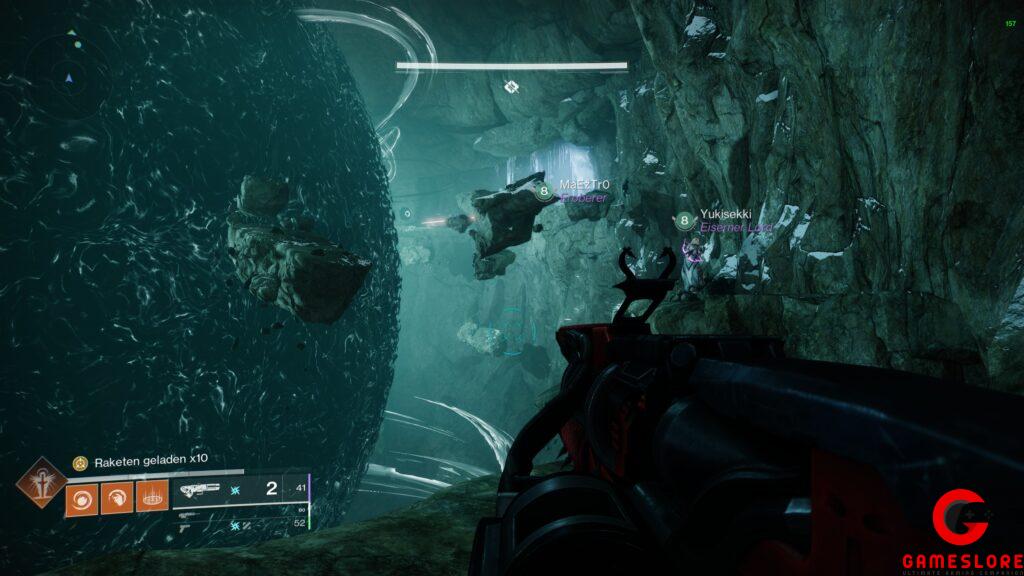Select the super ability diamond icon
Image resolution: width=1024 pixels, height=576 pixels.
point(41,483)
